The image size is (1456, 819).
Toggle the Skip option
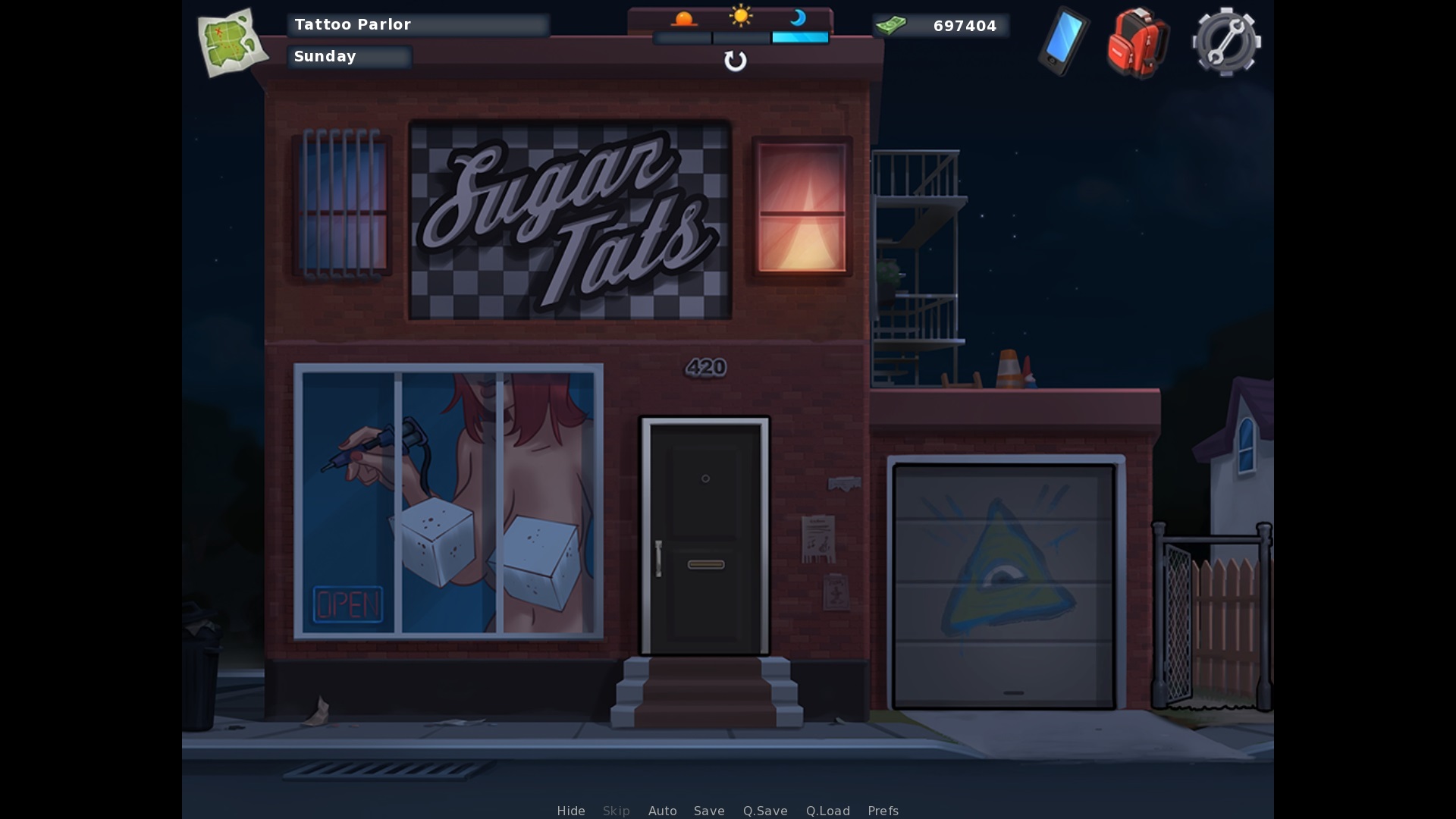(x=616, y=811)
